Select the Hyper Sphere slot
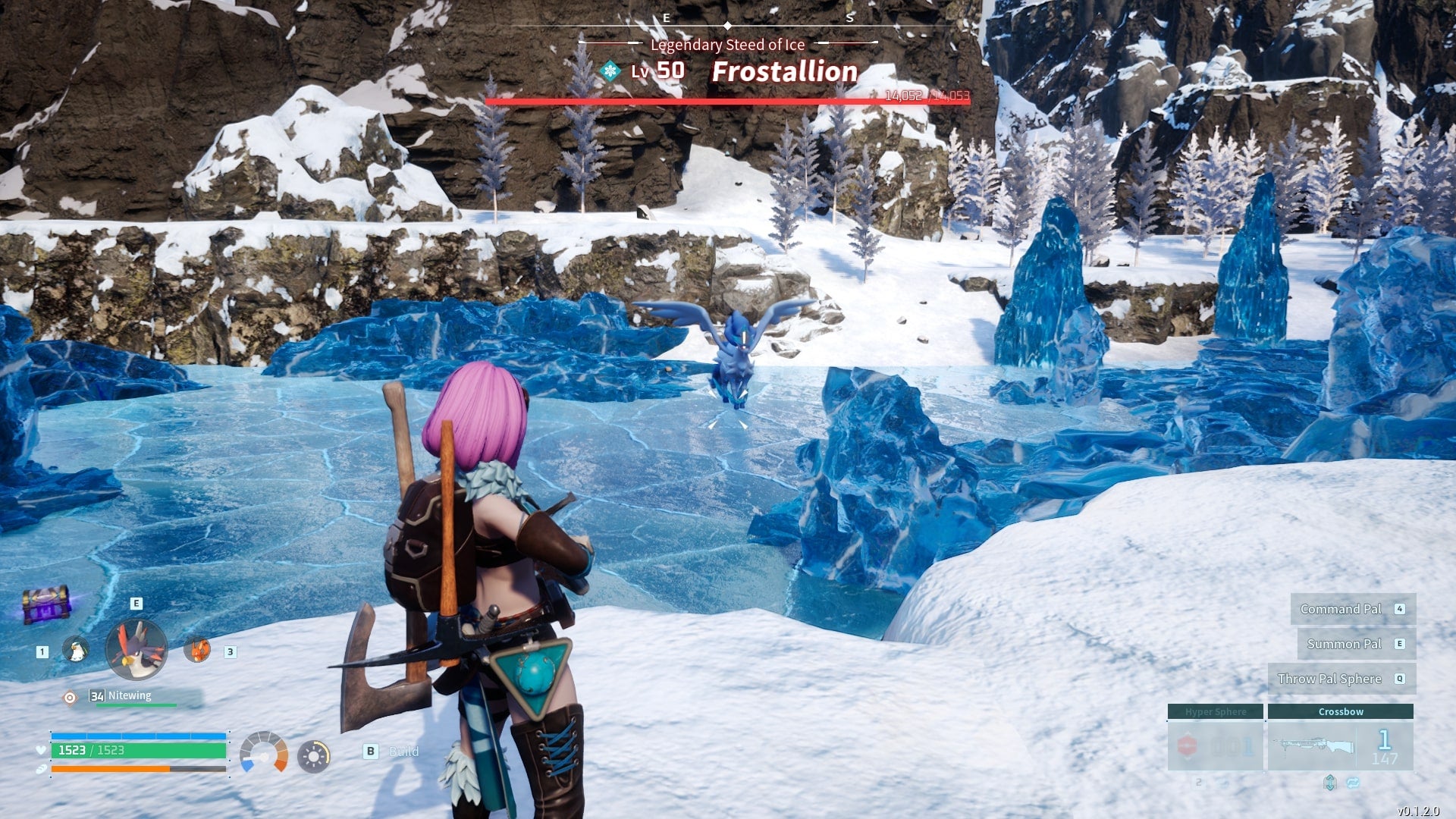1456x819 pixels. tap(1215, 738)
